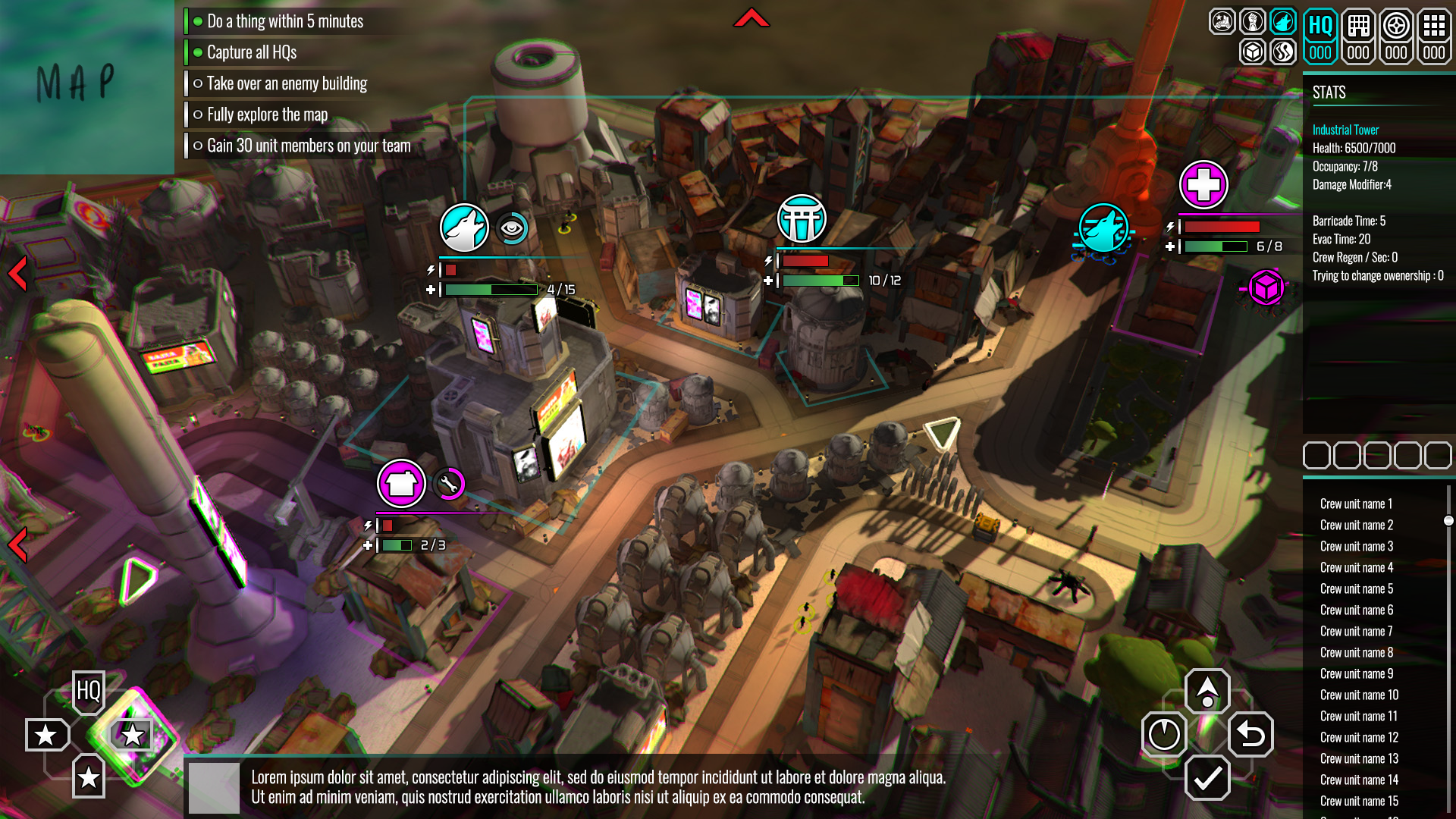Pick the cyan howling wolf faction icon
This screenshot has width=1456, height=819.
click(1283, 21)
